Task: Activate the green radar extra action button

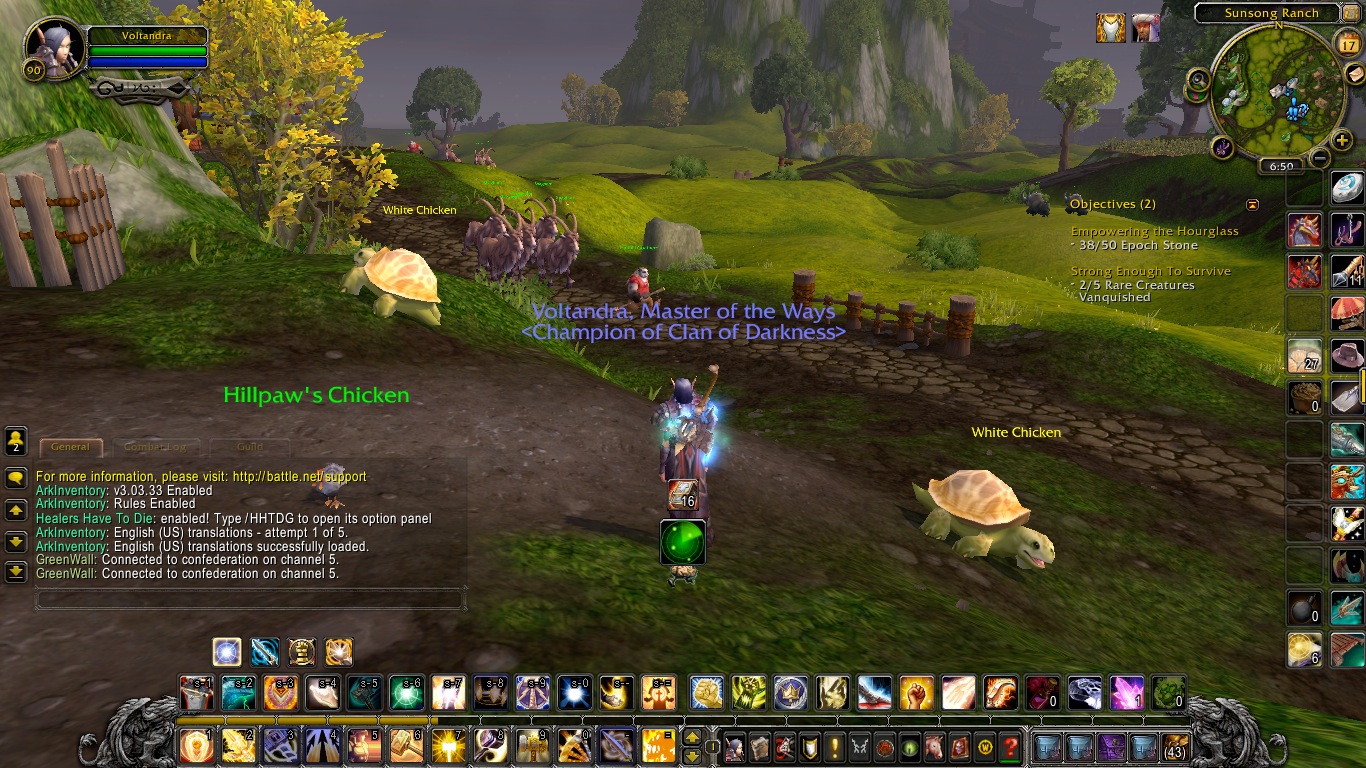Action: (683, 542)
